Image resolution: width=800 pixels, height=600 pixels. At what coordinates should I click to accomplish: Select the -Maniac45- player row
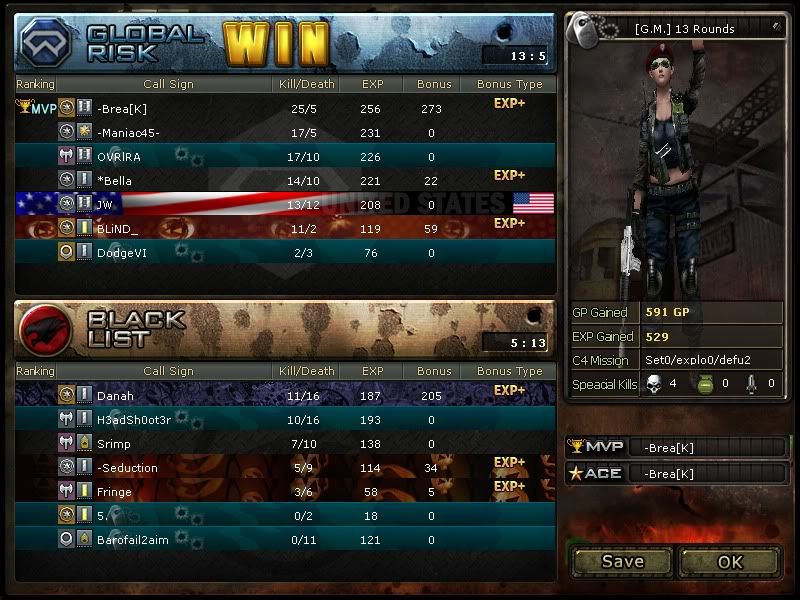click(128, 133)
